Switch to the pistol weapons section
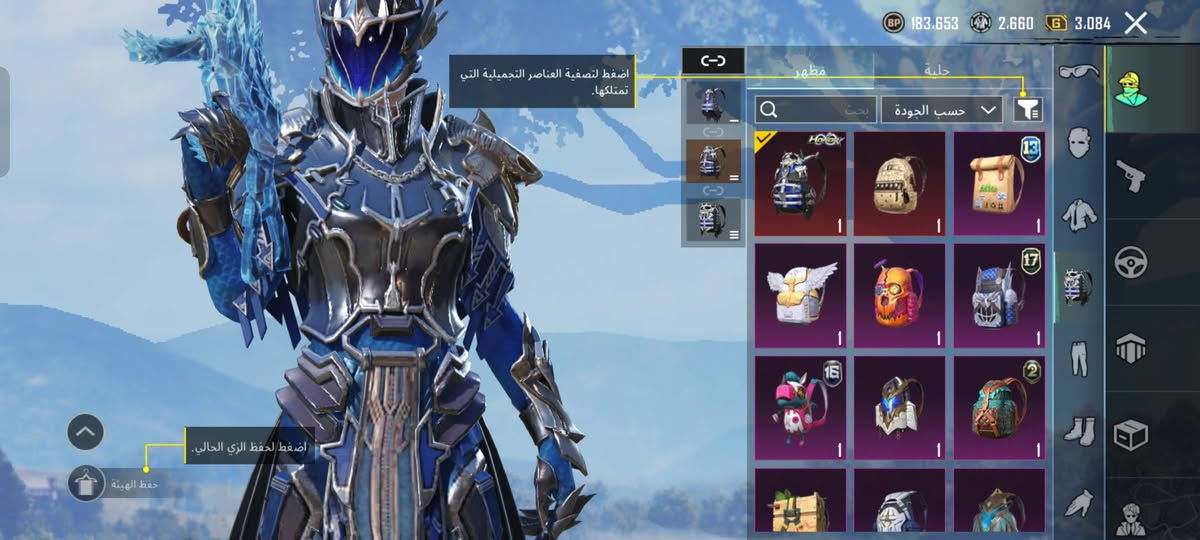Screen dimensions: 1200x540 click(x=1132, y=176)
